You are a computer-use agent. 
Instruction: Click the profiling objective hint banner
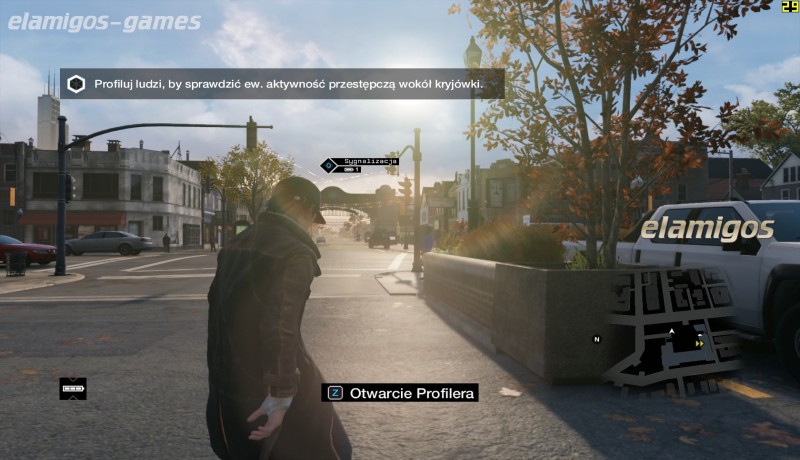pos(282,84)
